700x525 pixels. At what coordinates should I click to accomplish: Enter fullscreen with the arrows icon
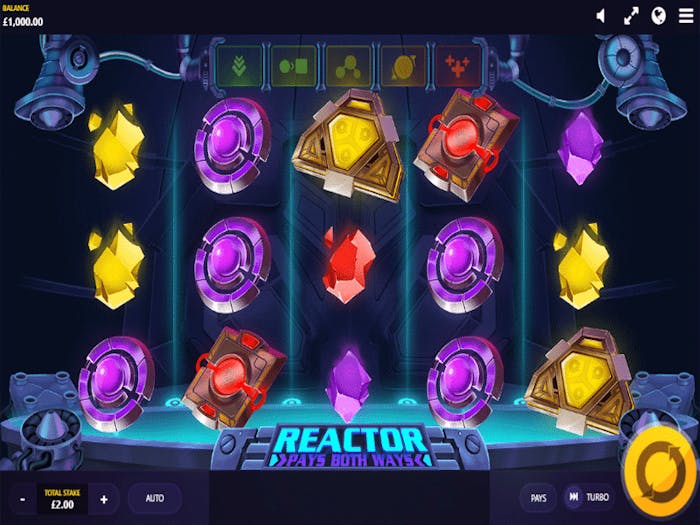point(631,15)
